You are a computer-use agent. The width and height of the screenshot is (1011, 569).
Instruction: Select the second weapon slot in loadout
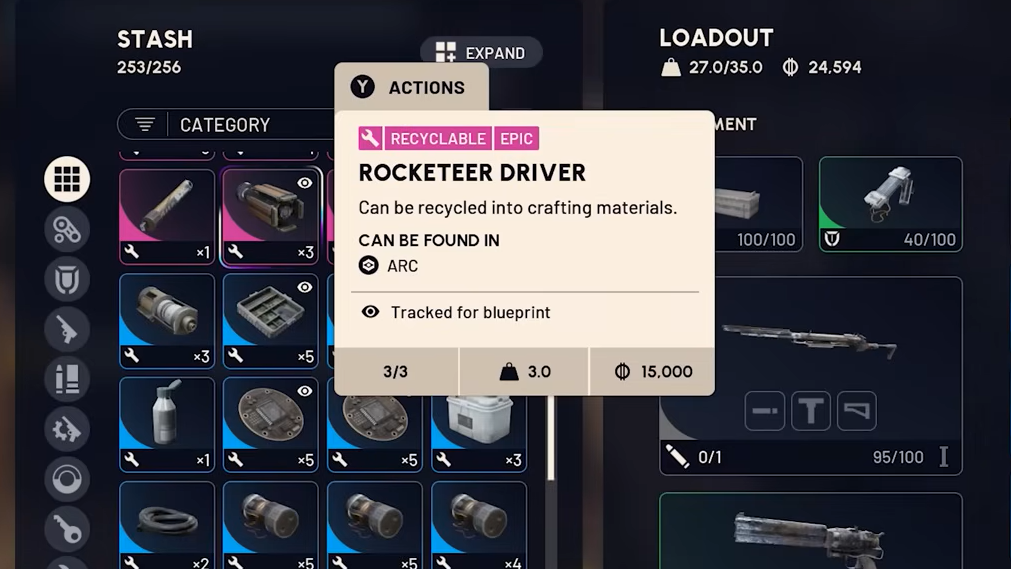click(x=810, y=531)
